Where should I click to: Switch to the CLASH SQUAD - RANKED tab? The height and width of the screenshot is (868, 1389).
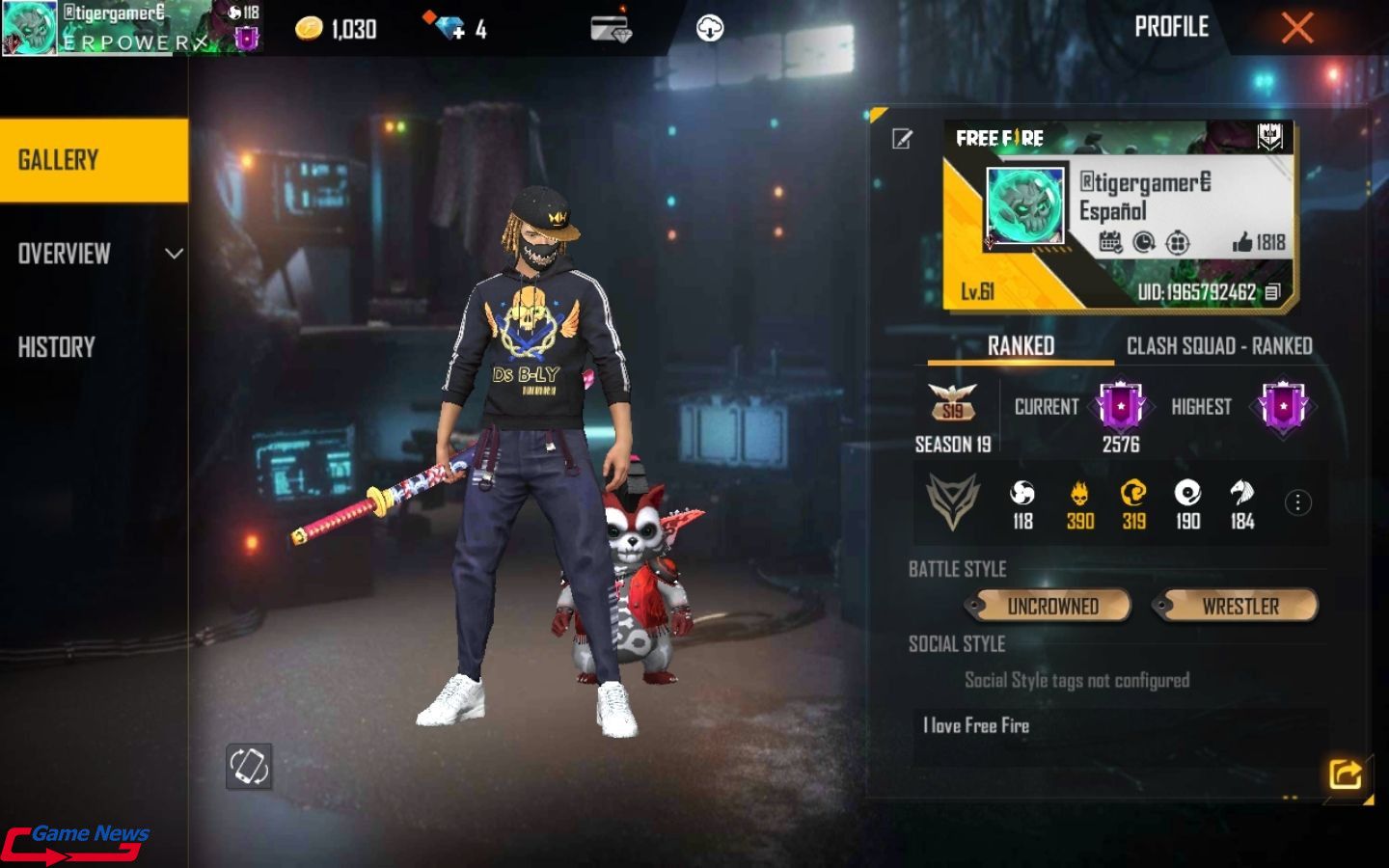click(x=1220, y=345)
